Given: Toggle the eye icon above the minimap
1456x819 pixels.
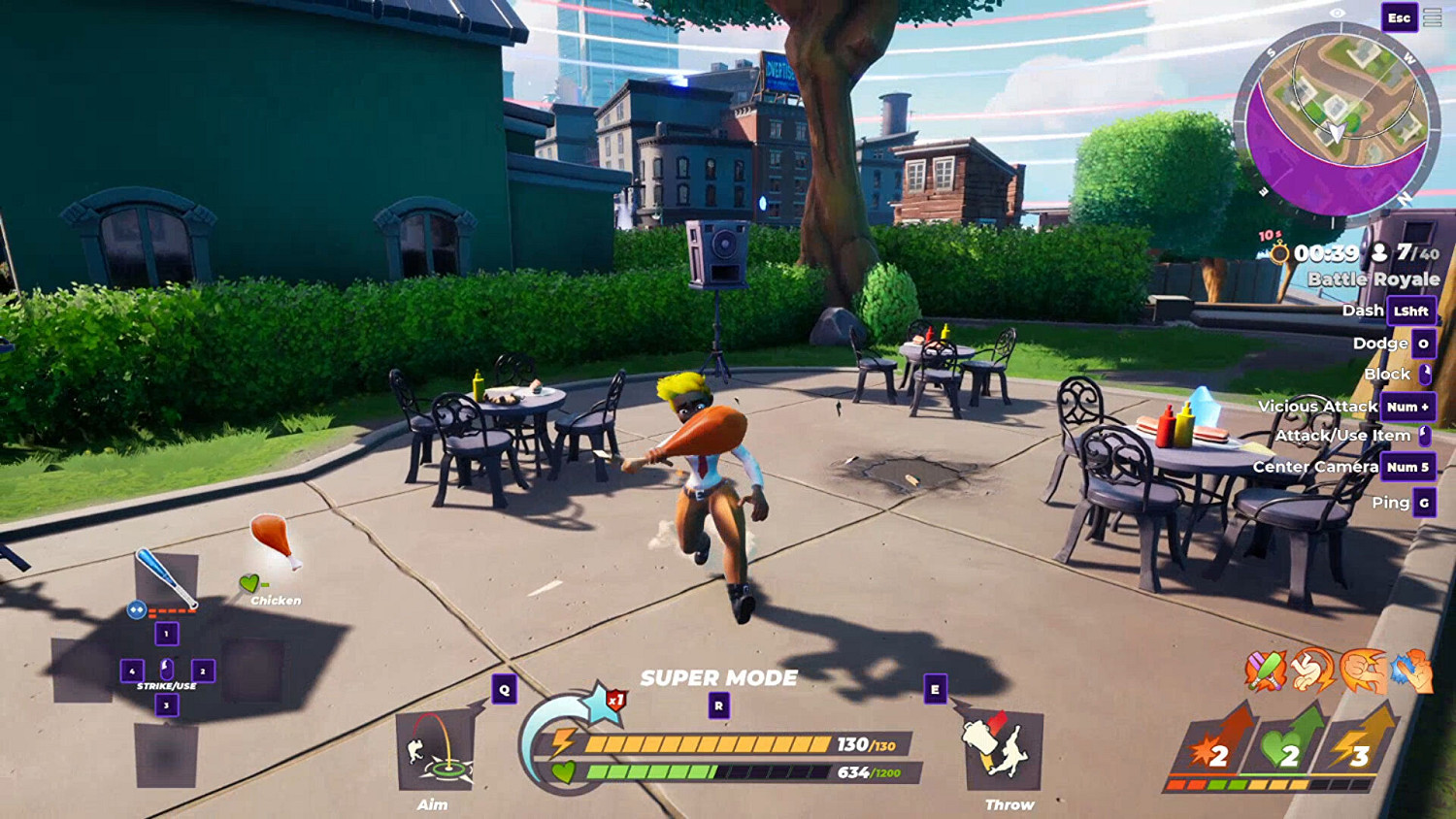Looking at the screenshot, I should click(1338, 13).
